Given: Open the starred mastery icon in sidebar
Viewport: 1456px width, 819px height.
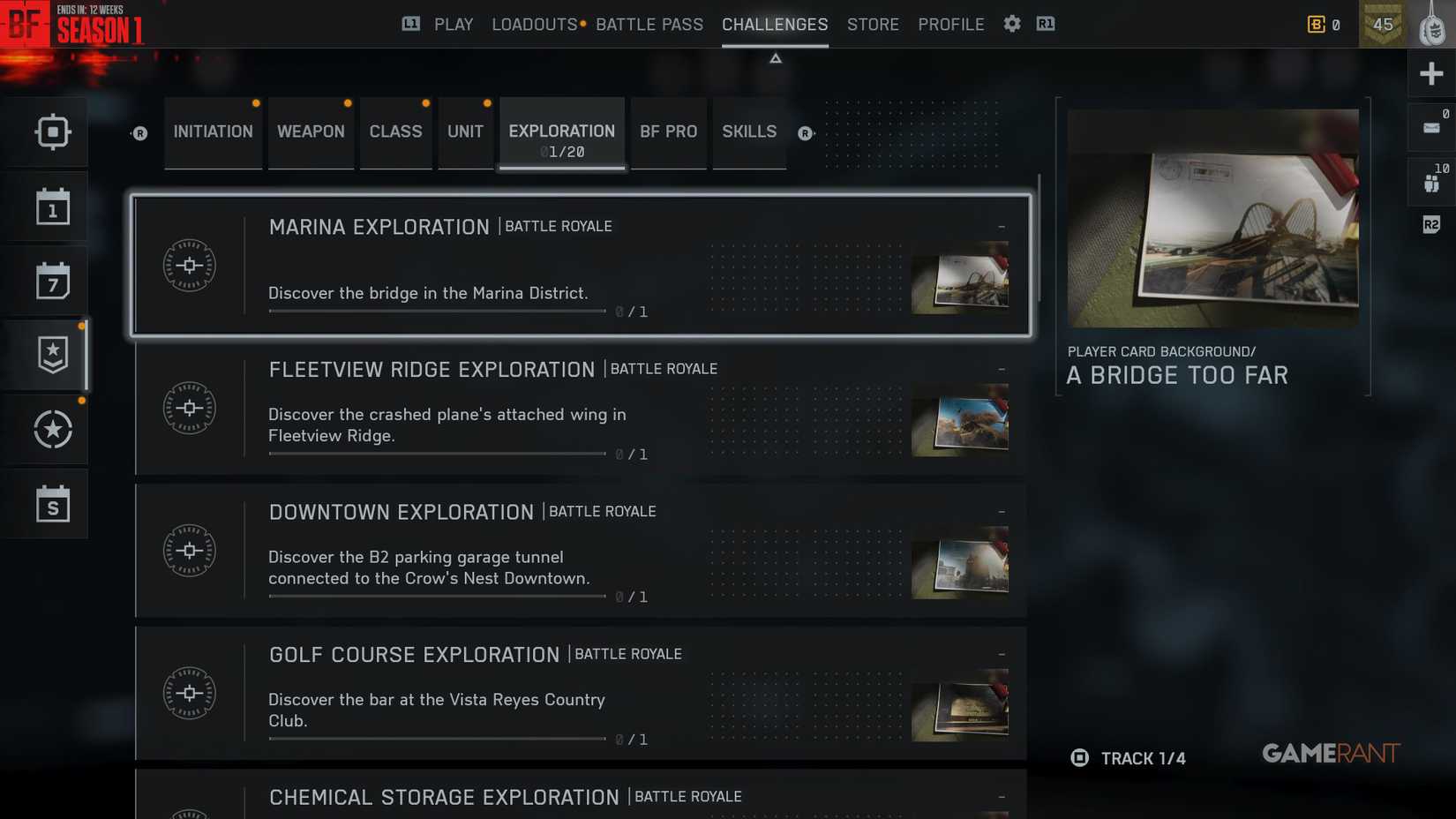Looking at the screenshot, I should (53, 430).
